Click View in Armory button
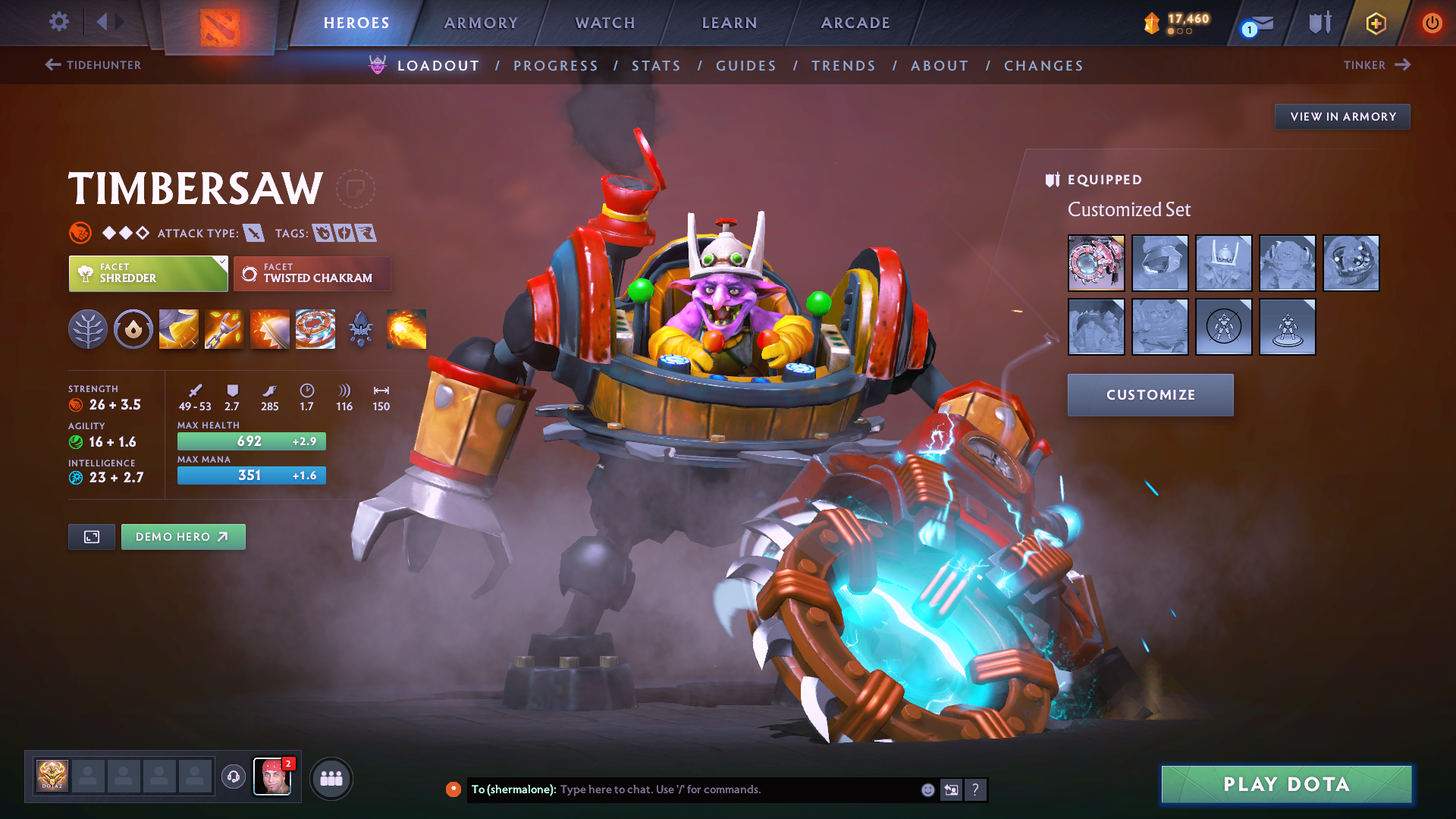 tap(1342, 117)
